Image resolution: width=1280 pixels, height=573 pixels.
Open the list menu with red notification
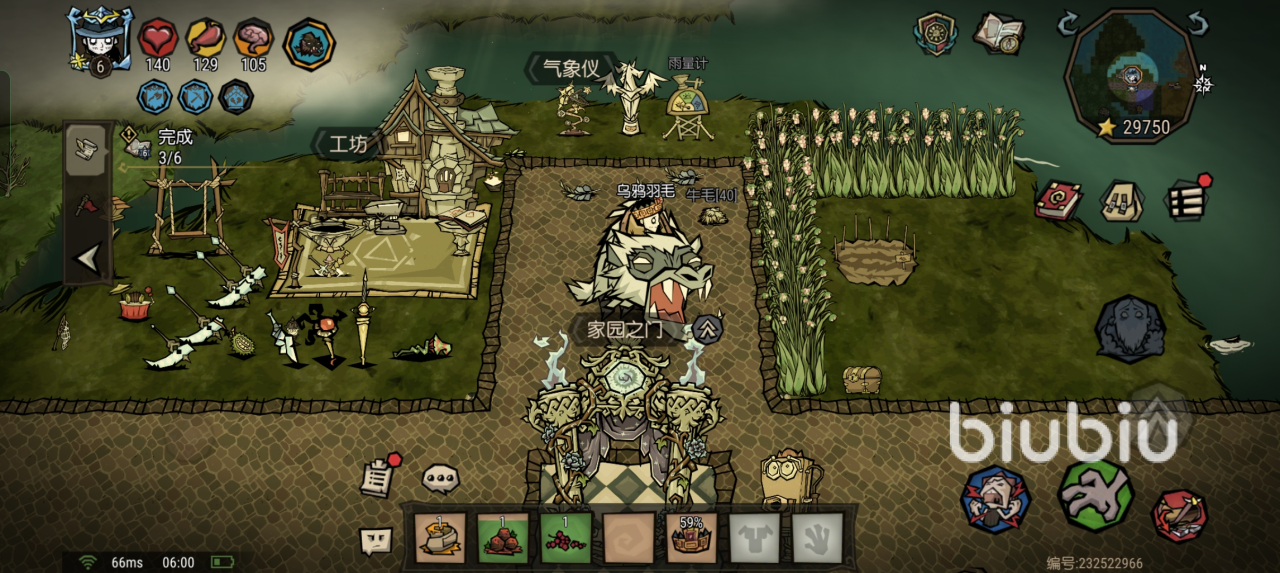click(x=1187, y=199)
